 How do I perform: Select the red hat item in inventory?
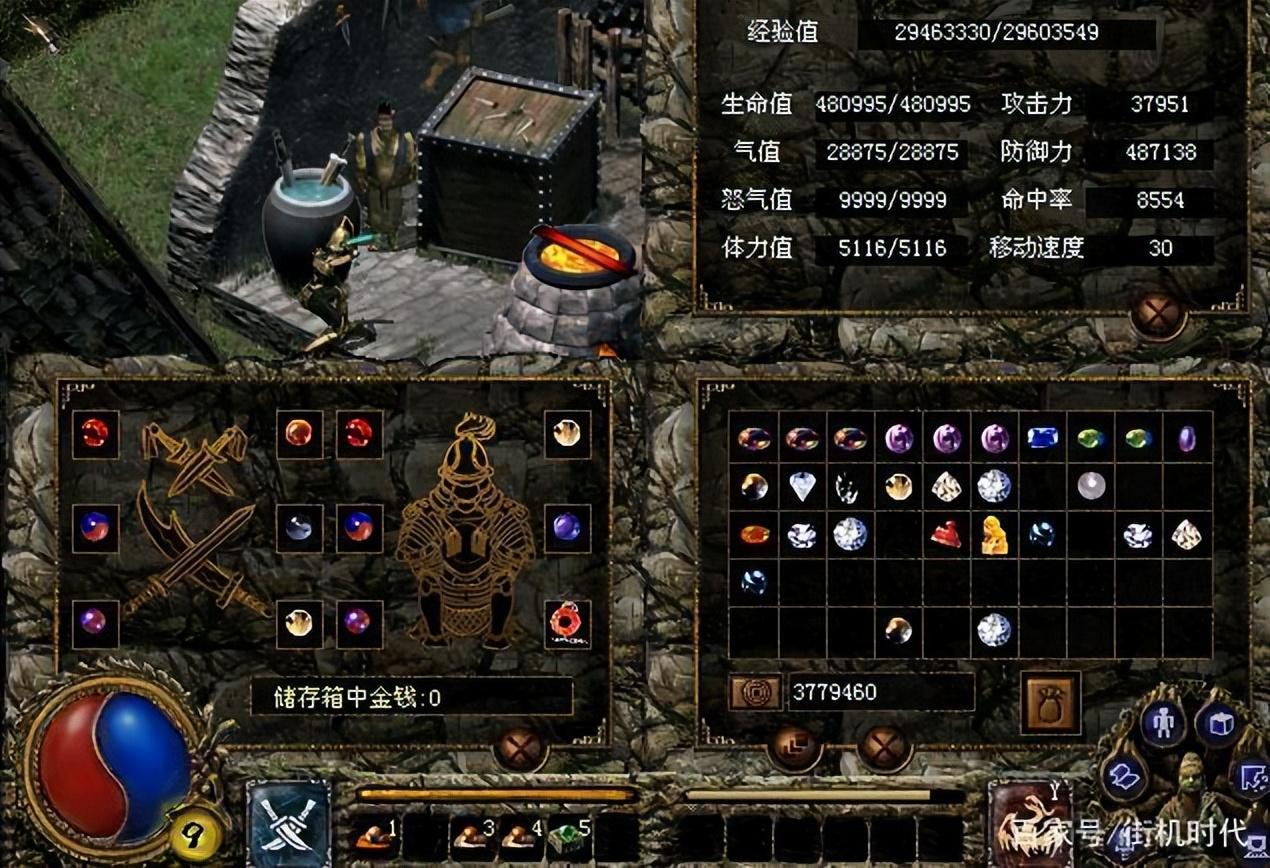click(946, 535)
